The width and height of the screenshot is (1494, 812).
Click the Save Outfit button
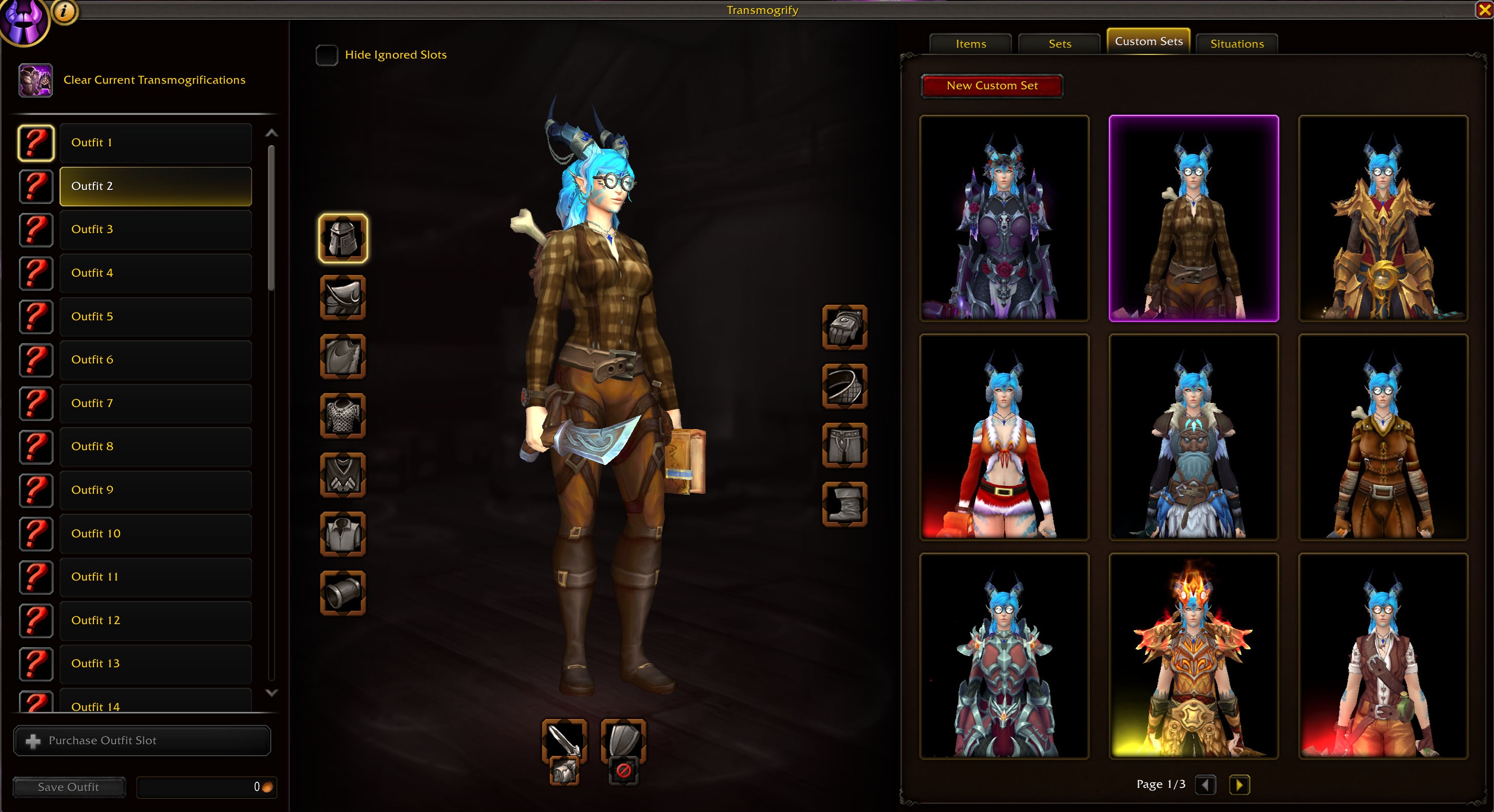68,787
